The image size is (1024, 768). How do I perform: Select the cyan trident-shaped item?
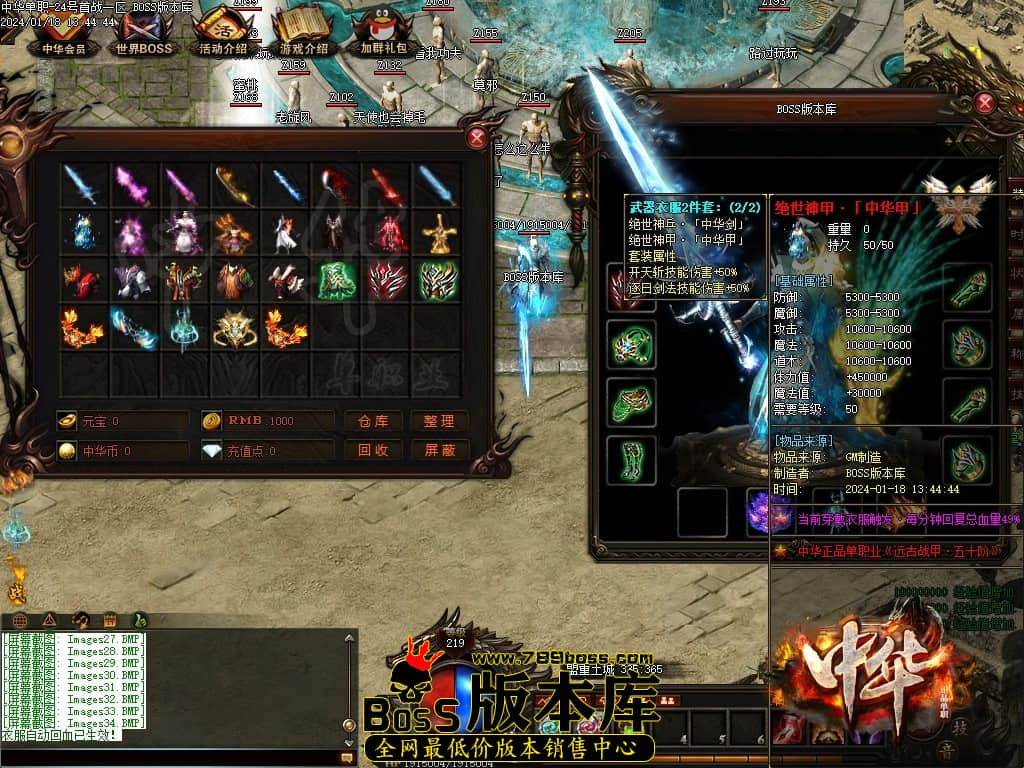(184, 328)
